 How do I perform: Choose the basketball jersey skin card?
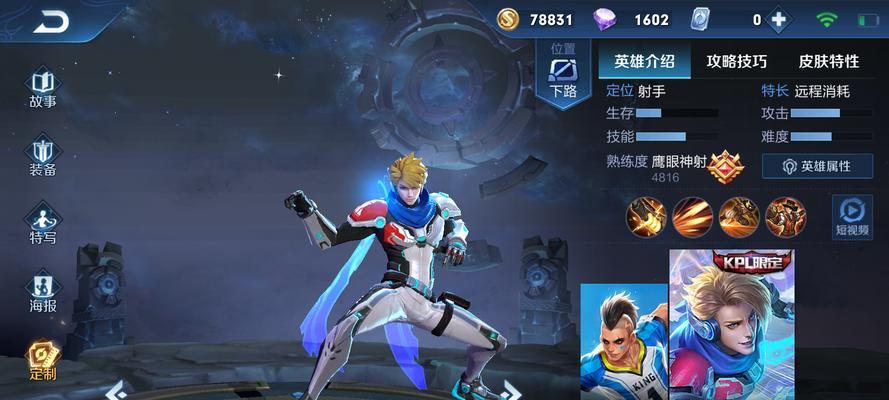pyautogui.click(x=624, y=340)
